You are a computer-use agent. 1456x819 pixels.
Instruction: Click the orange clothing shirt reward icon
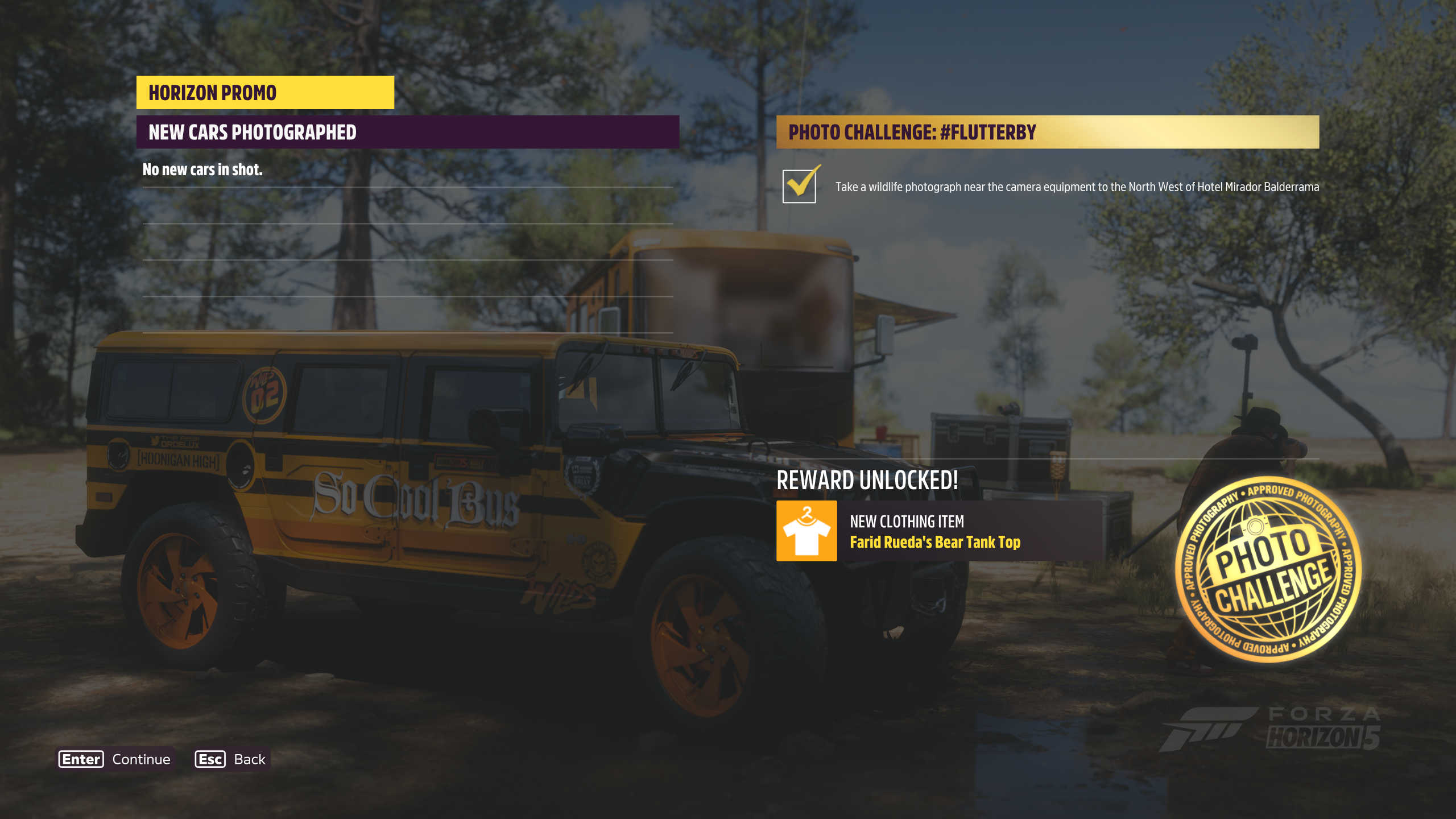coord(806,531)
